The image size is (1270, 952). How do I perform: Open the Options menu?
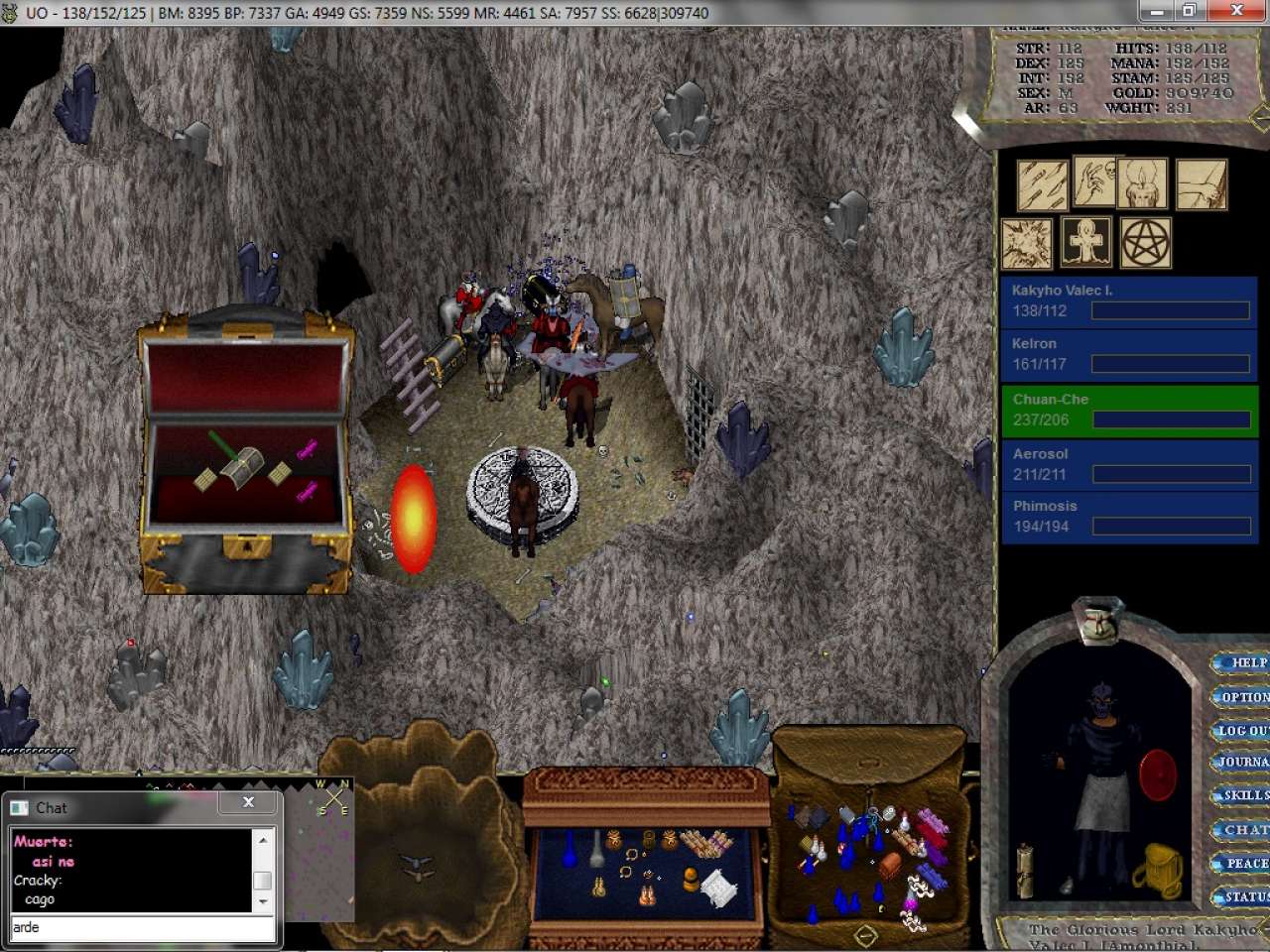point(1244,697)
